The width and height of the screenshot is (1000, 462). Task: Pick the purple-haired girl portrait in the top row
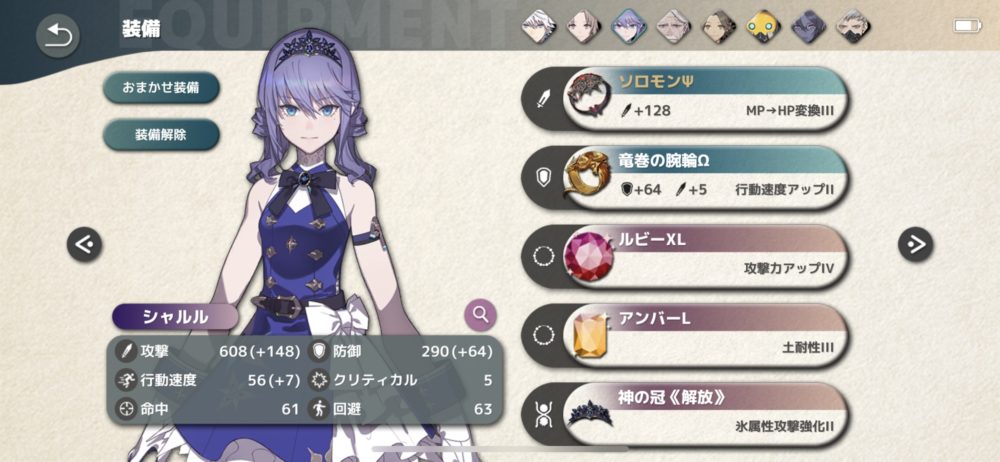(x=628, y=25)
